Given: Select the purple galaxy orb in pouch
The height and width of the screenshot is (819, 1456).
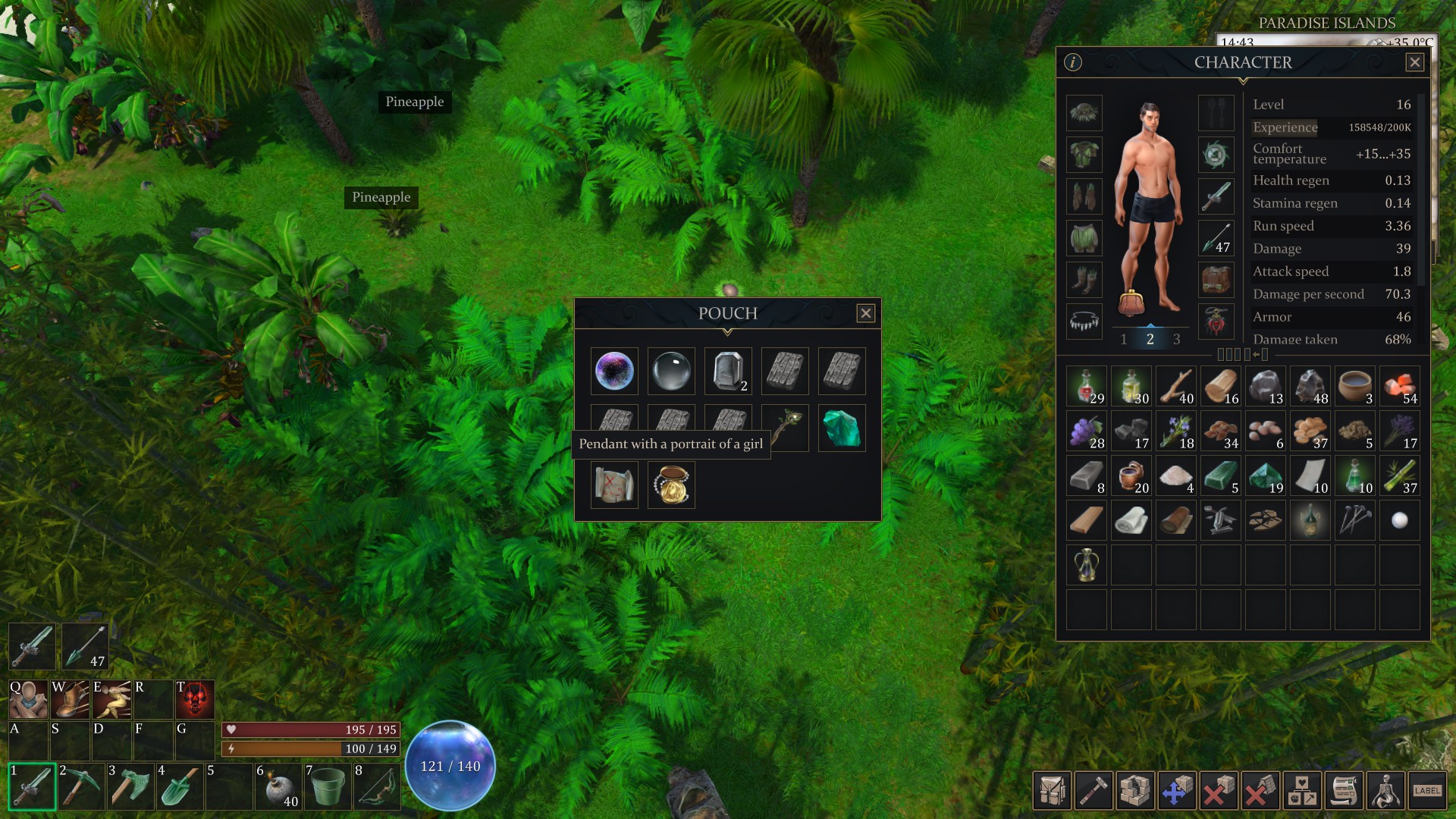Looking at the screenshot, I should click(x=614, y=372).
